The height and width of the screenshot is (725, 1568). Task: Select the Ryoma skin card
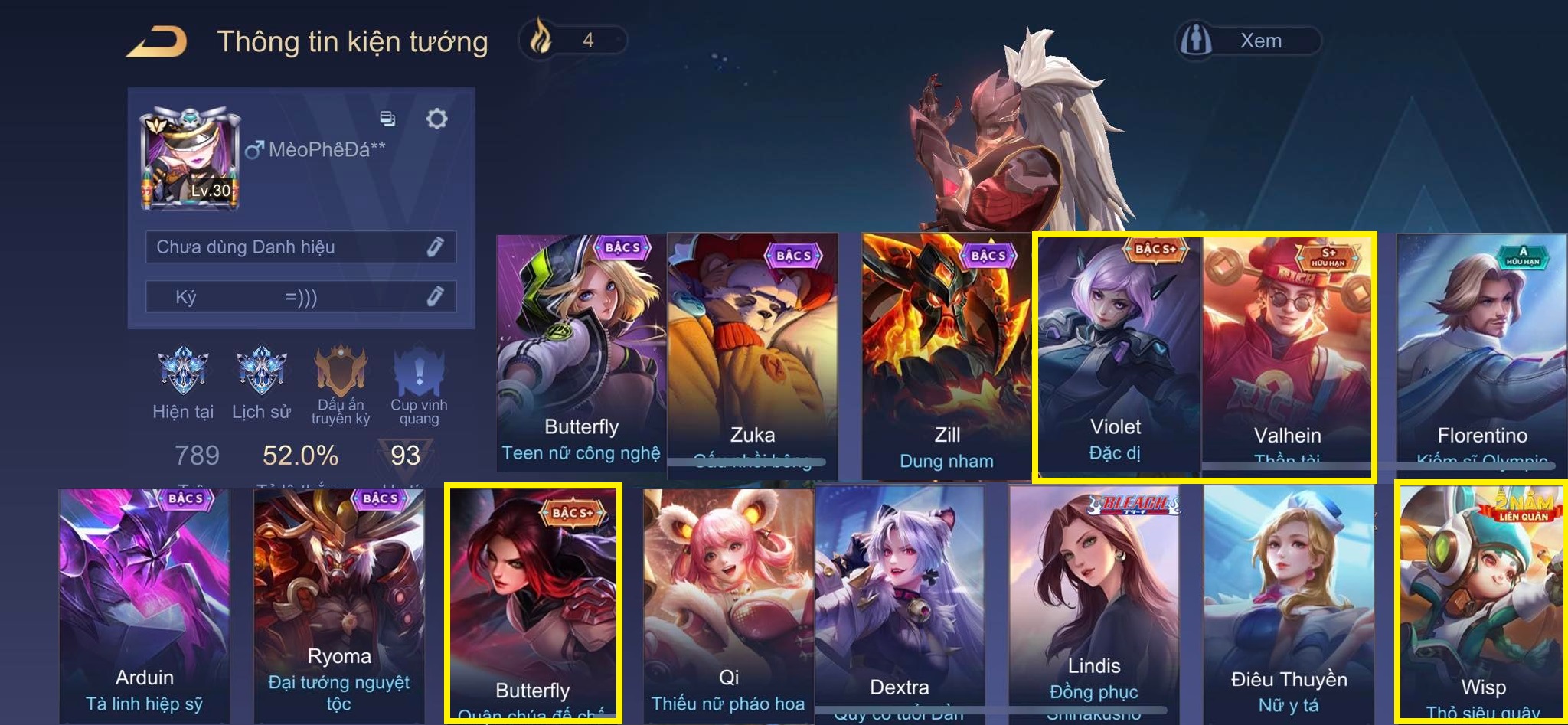[338, 605]
